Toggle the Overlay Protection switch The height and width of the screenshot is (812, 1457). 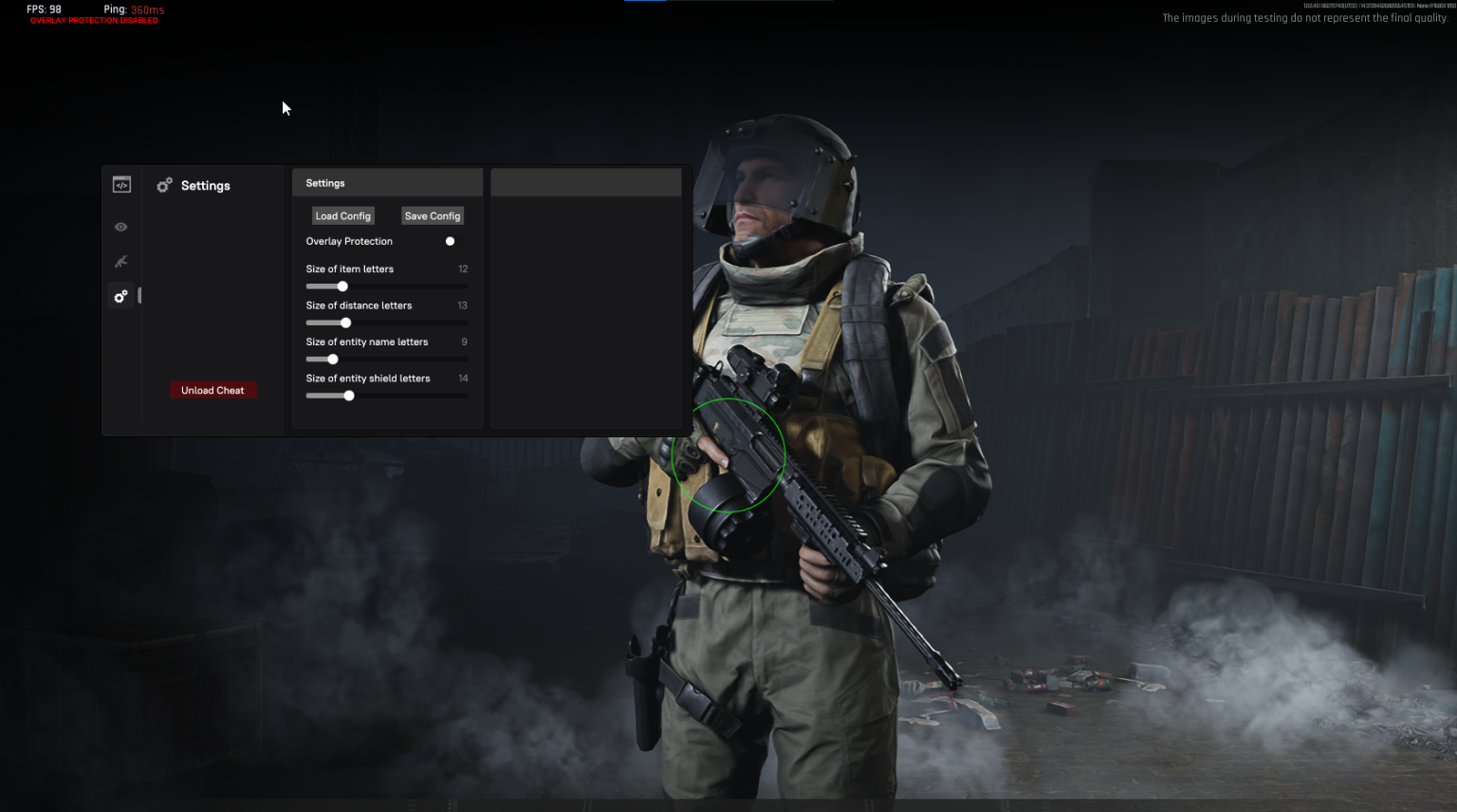coord(450,242)
